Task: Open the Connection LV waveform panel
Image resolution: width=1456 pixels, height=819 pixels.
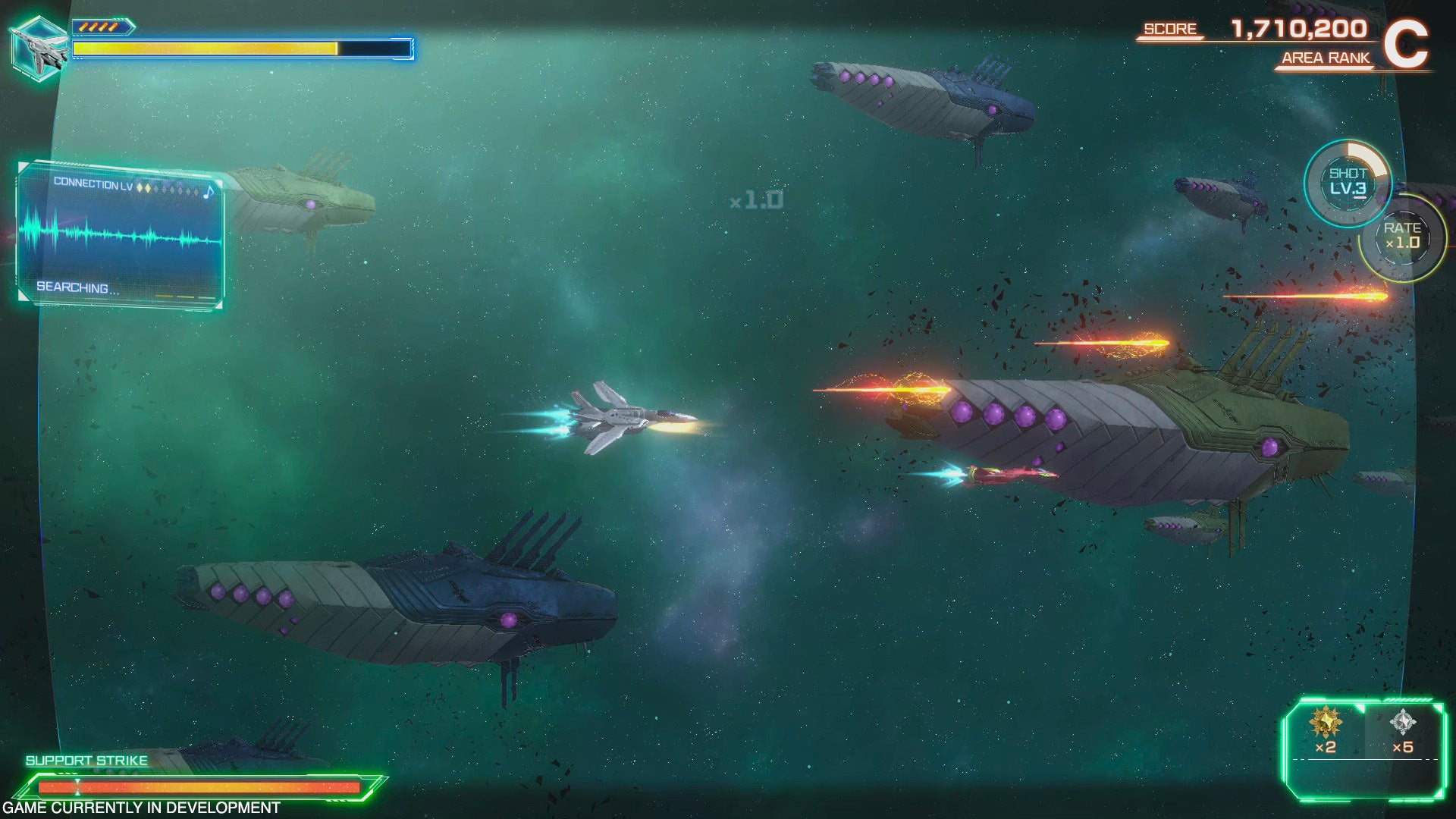Action: coord(120,235)
